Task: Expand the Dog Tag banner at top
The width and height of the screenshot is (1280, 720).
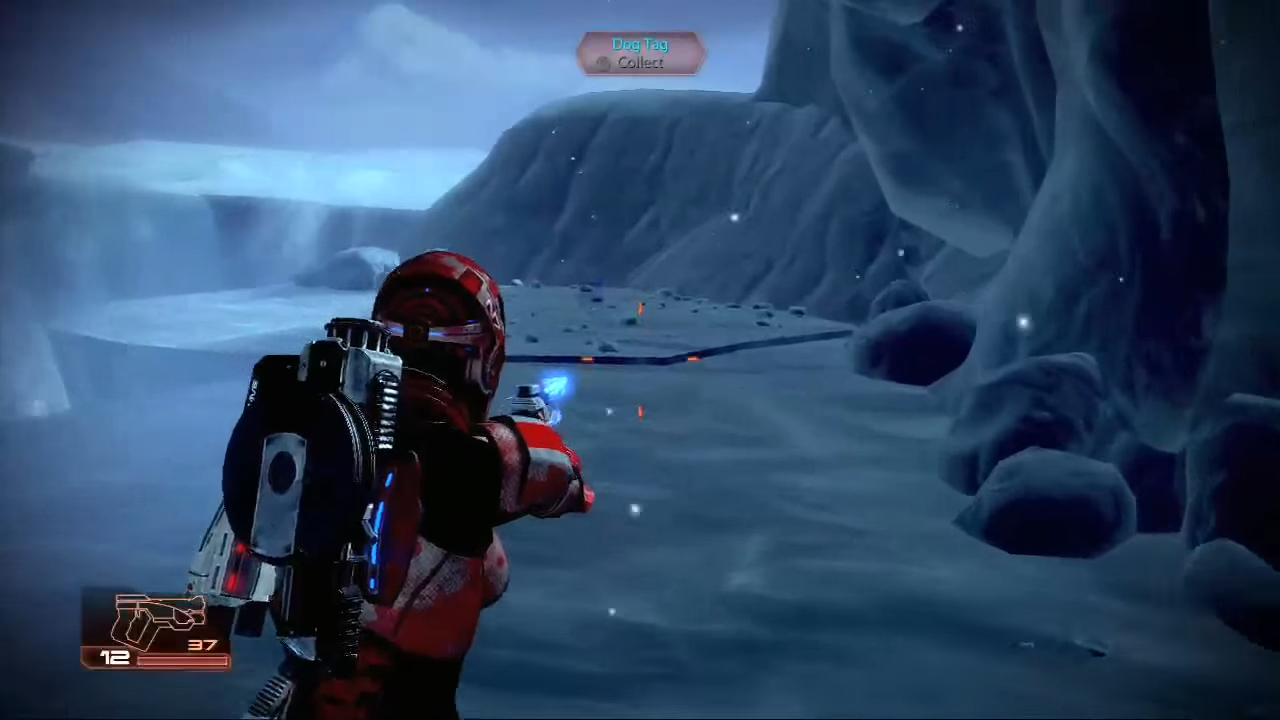Action: click(x=640, y=52)
